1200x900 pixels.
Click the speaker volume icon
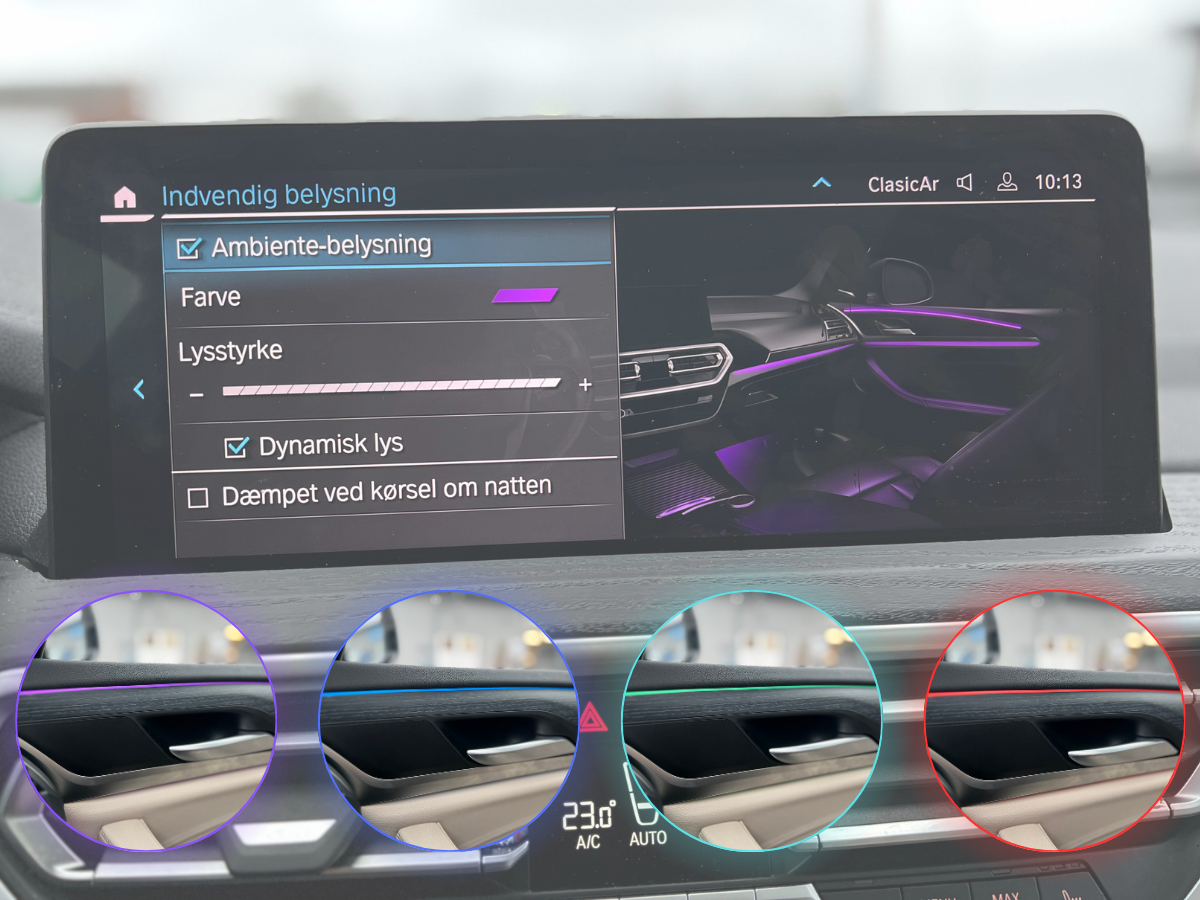coord(965,183)
